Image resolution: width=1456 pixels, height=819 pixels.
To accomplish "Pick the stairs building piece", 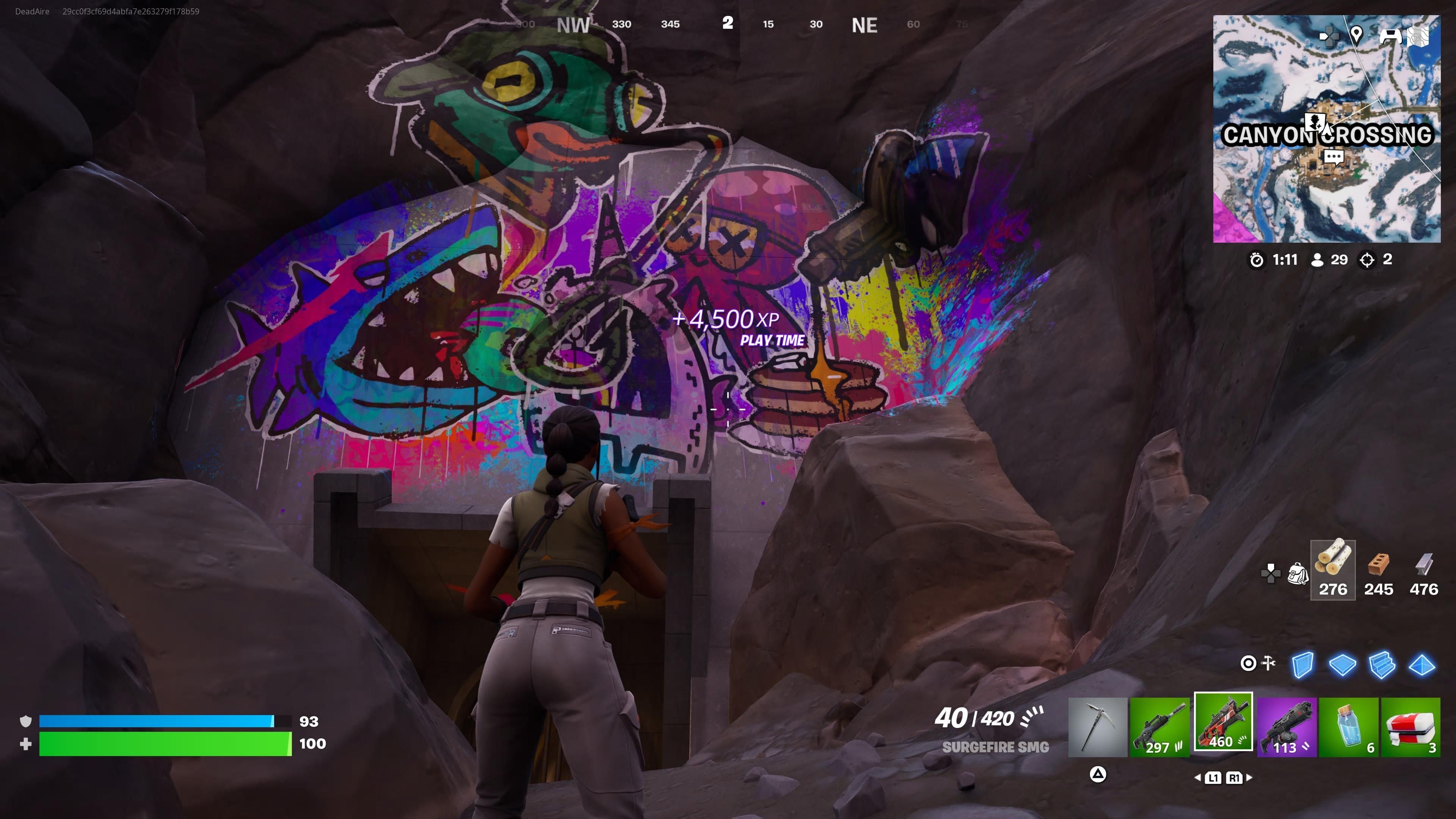I will pyautogui.click(x=1382, y=665).
